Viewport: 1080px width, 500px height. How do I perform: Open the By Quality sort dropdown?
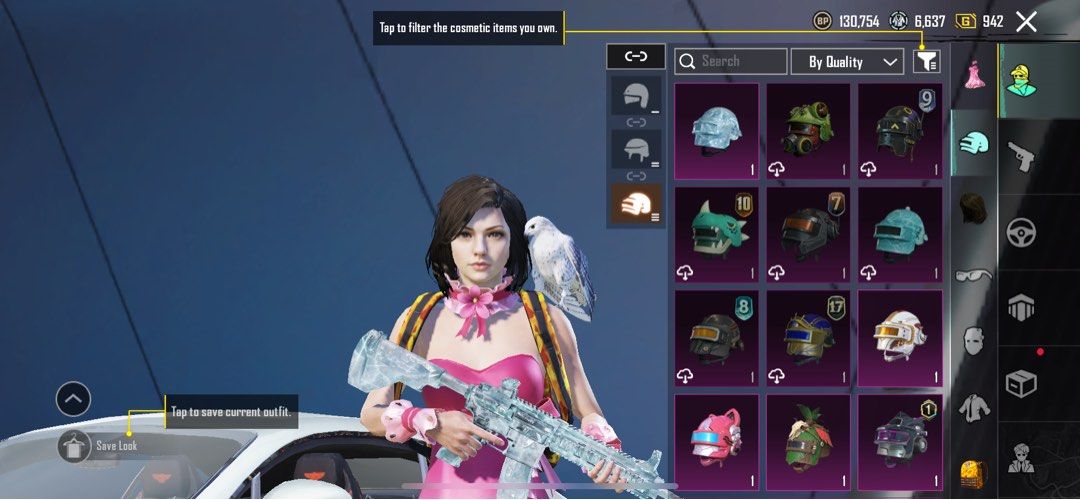[847, 62]
